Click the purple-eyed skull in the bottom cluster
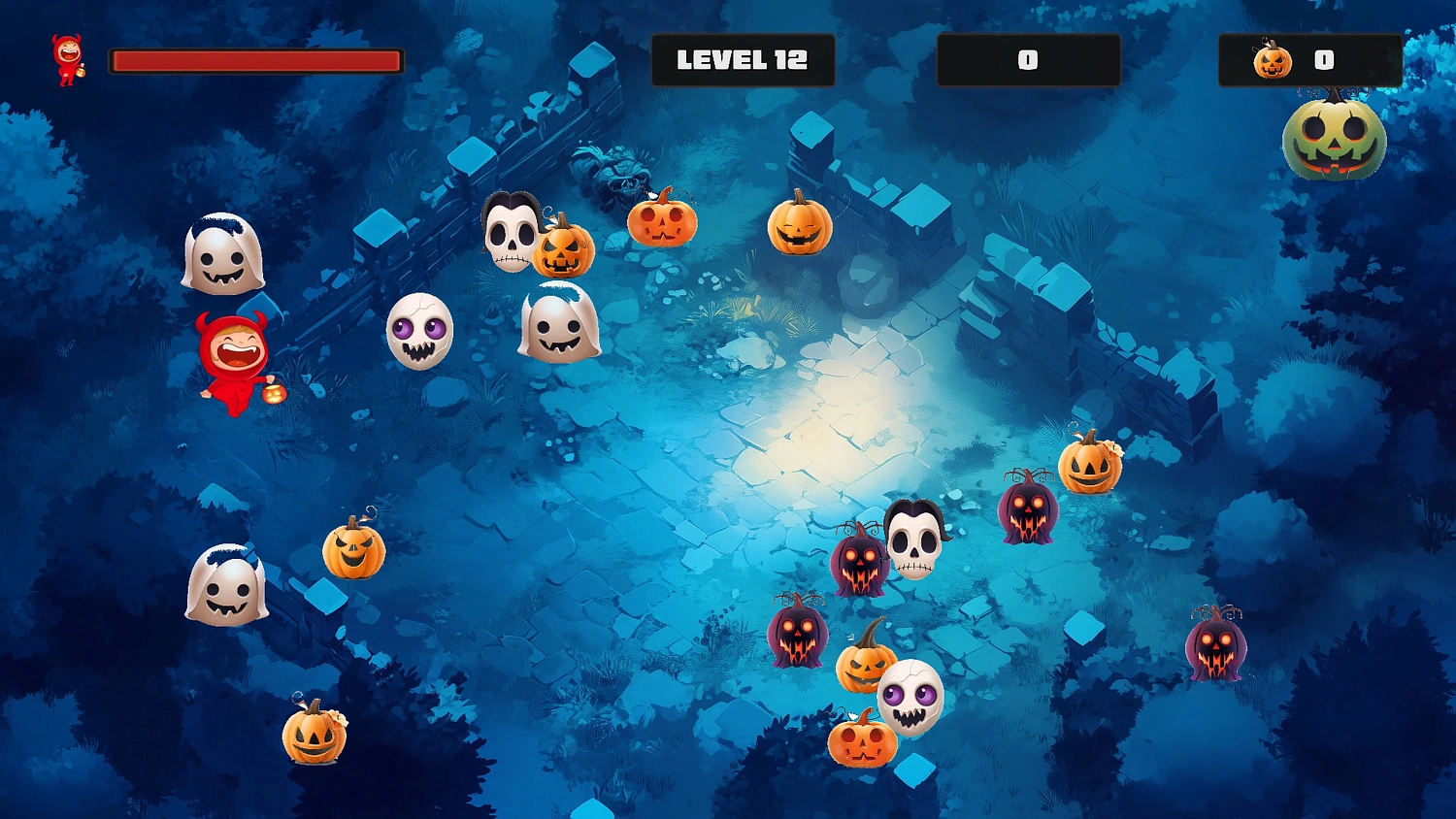Screen dimensions: 1456x819 (x=908, y=699)
